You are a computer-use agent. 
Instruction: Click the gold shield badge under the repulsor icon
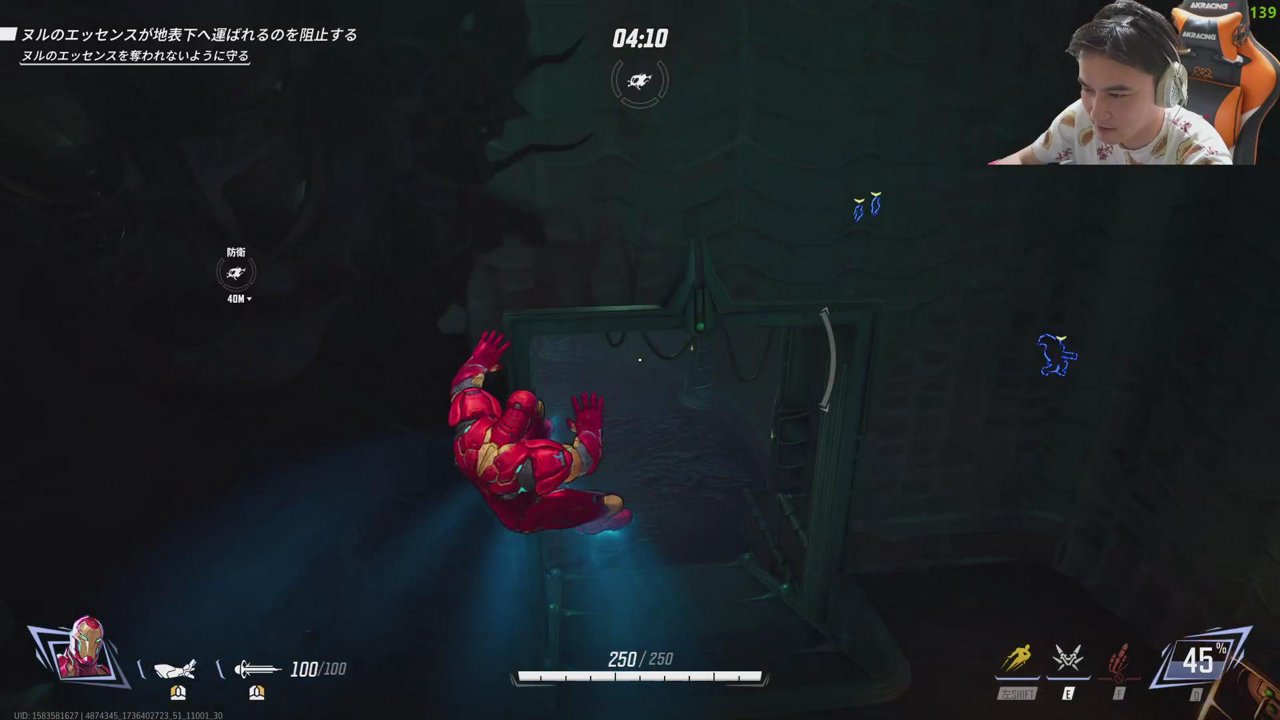pos(177,692)
